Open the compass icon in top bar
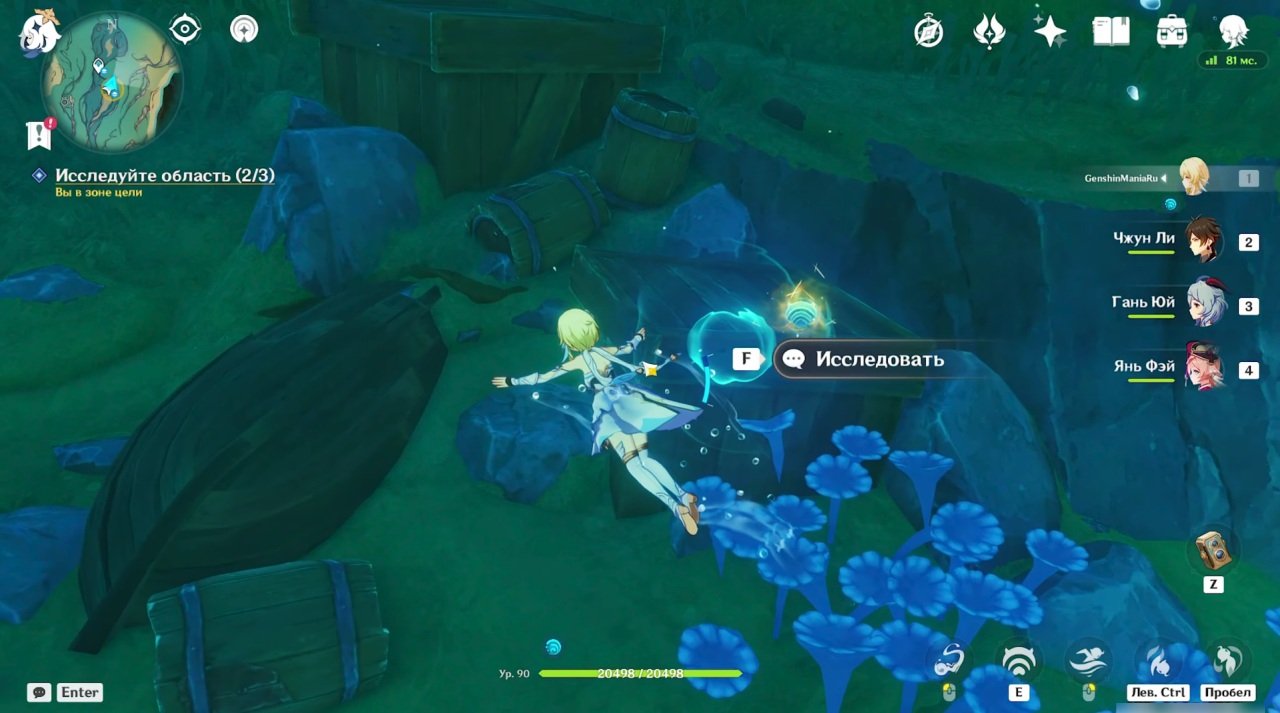 coord(929,32)
